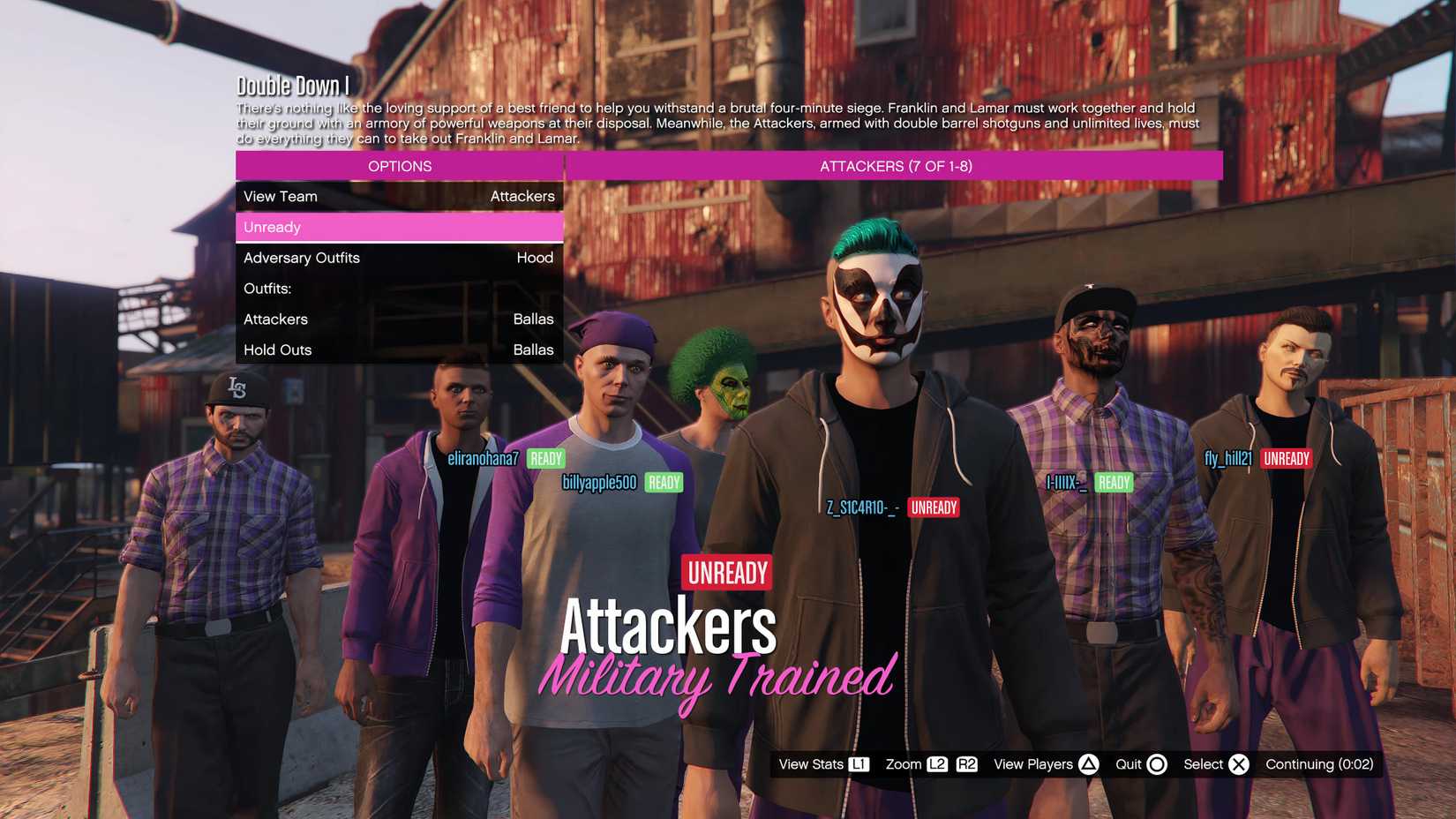Image resolution: width=1456 pixels, height=819 pixels.
Task: Click the Quit label
Action: coord(1129,764)
